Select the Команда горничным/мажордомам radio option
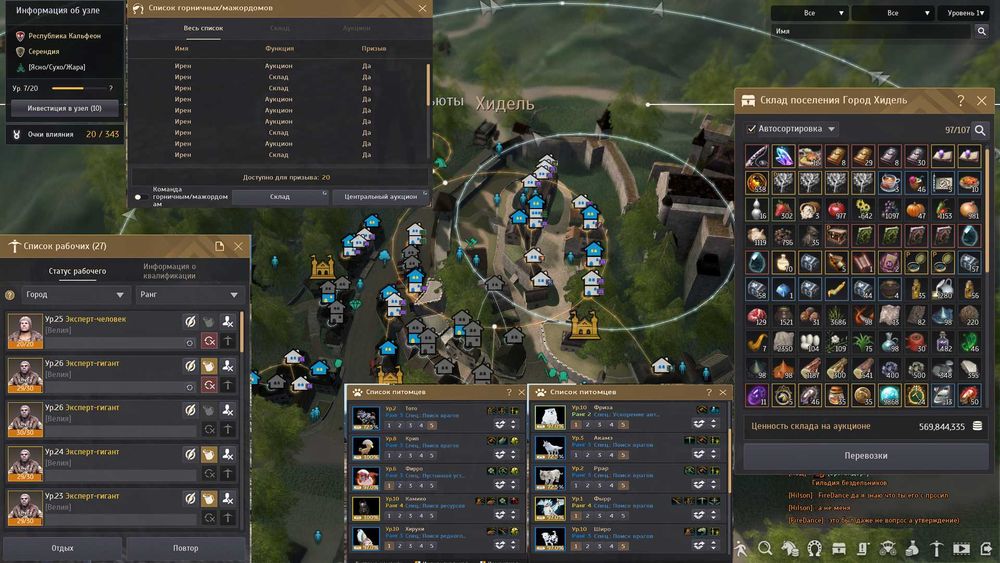 (x=139, y=197)
